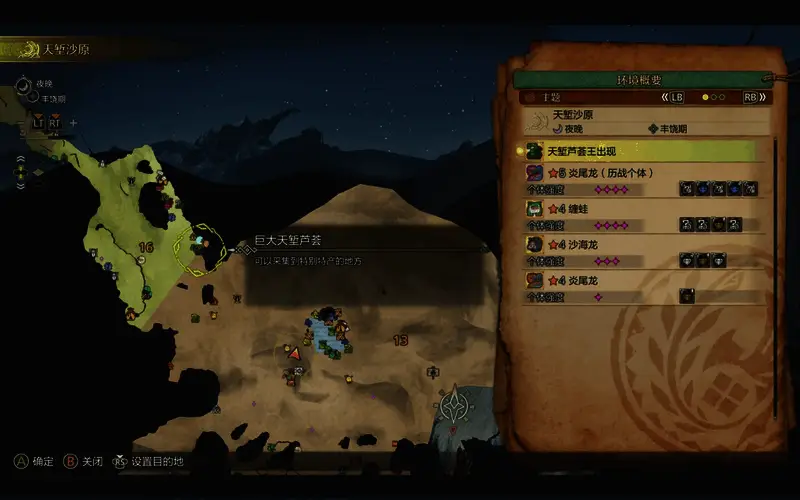Click the 环境概要 green header banner
Screen dimensions: 800x500
click(x=640, y=79)
